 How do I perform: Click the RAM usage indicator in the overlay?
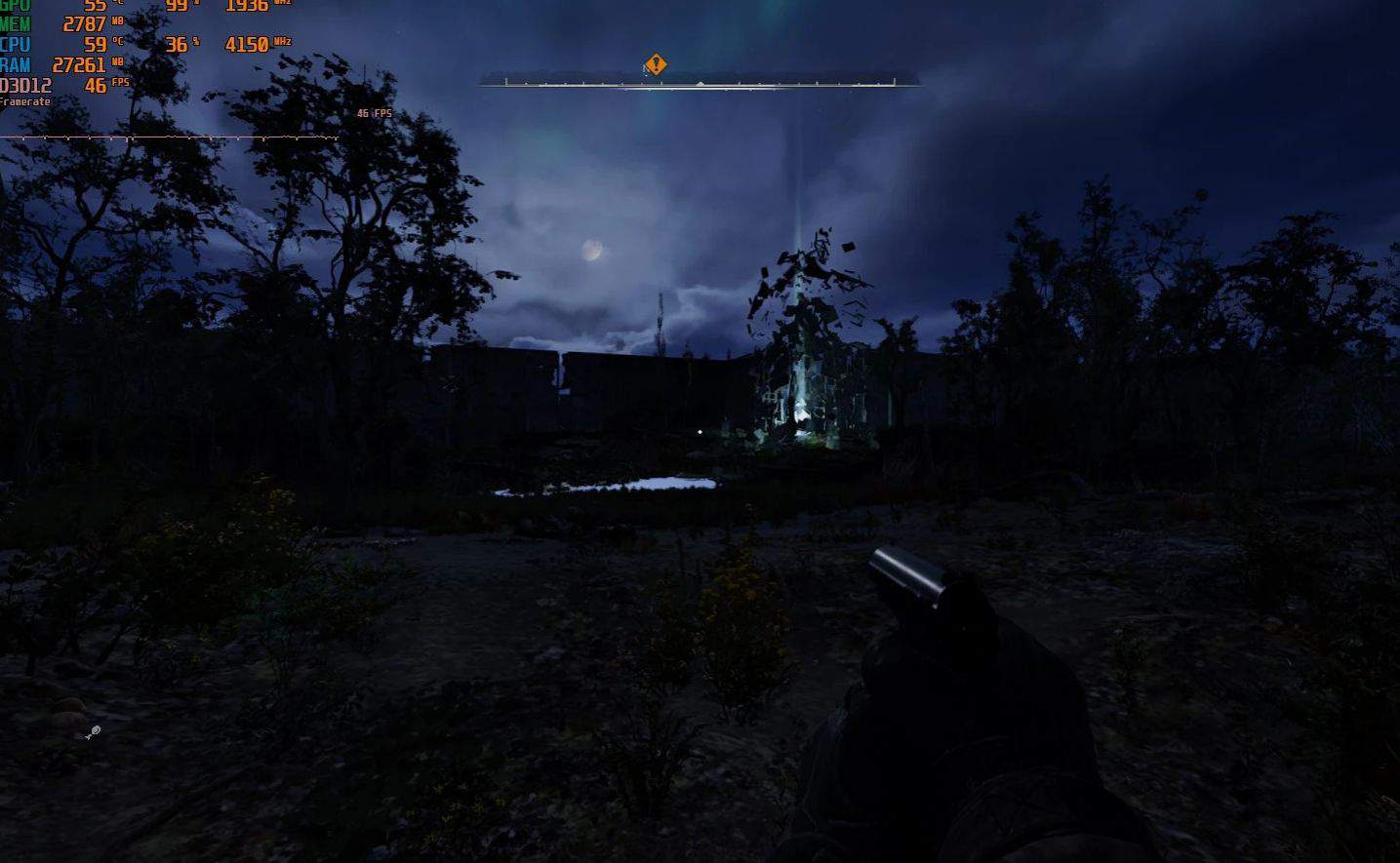click(x=78, y=65)
